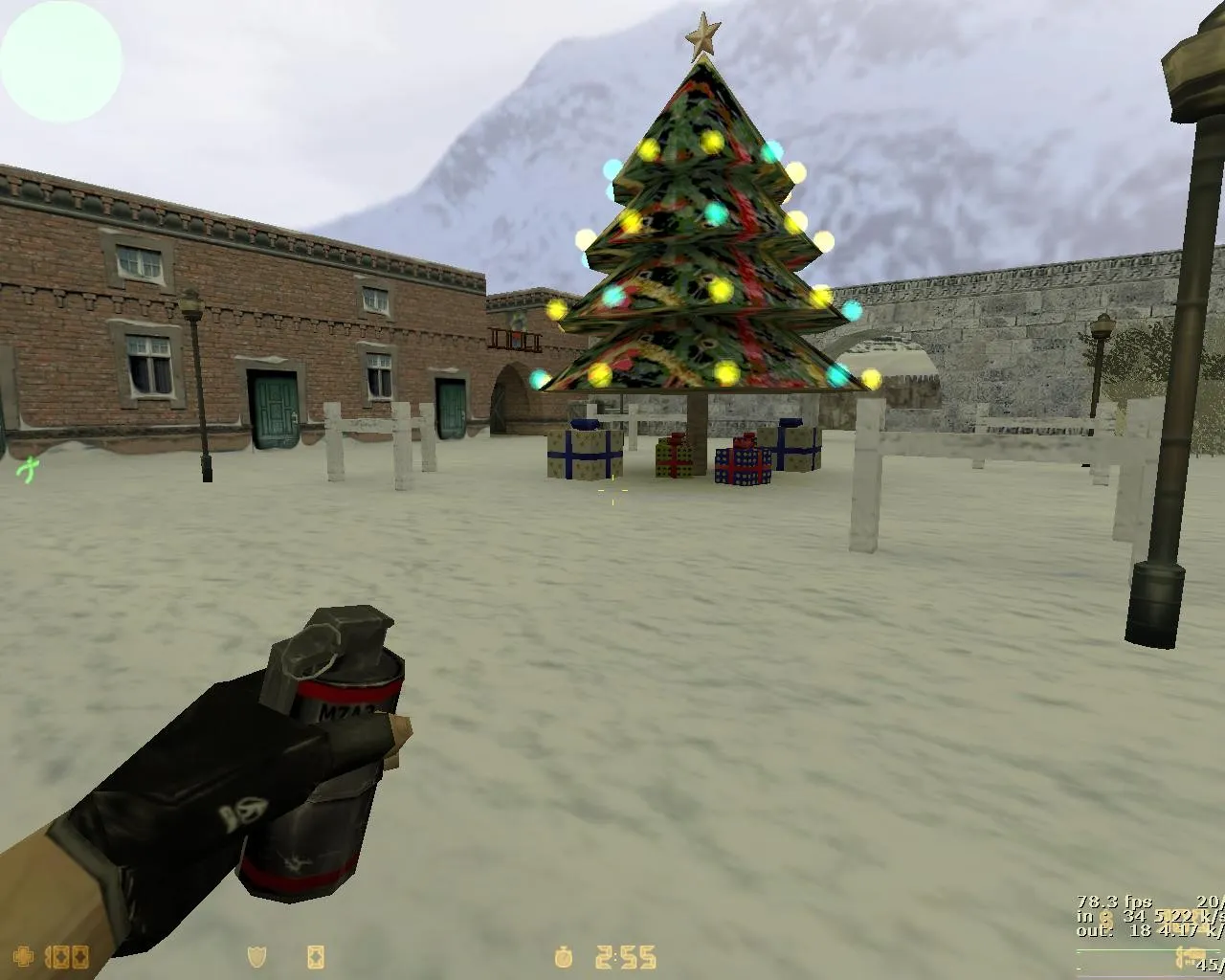This screenshot has height=980, width=1225.
Task: Click the stopwatch icon beside the round timer
Action: pyautogui.click(x=565, y=956)
